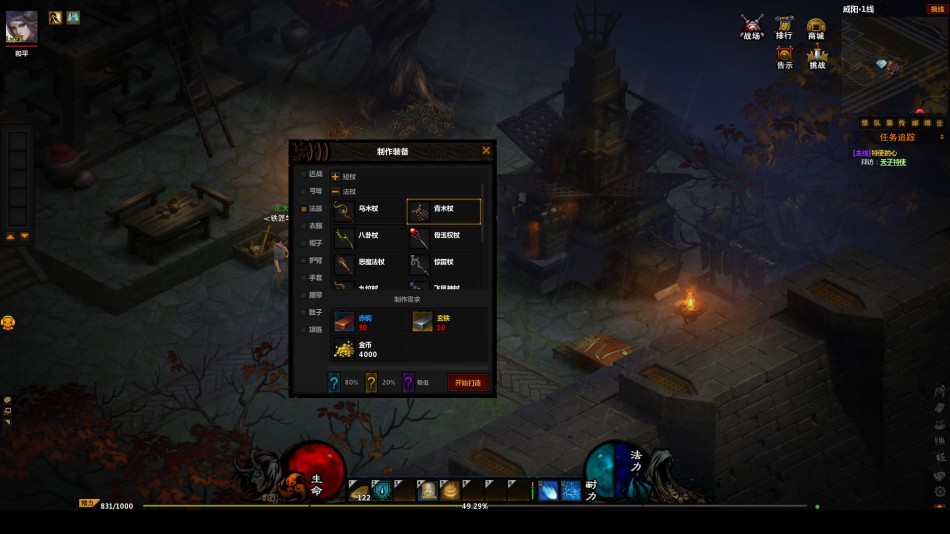
Task: Close the 制作装备 crafting window
Action: click(486, 151)
